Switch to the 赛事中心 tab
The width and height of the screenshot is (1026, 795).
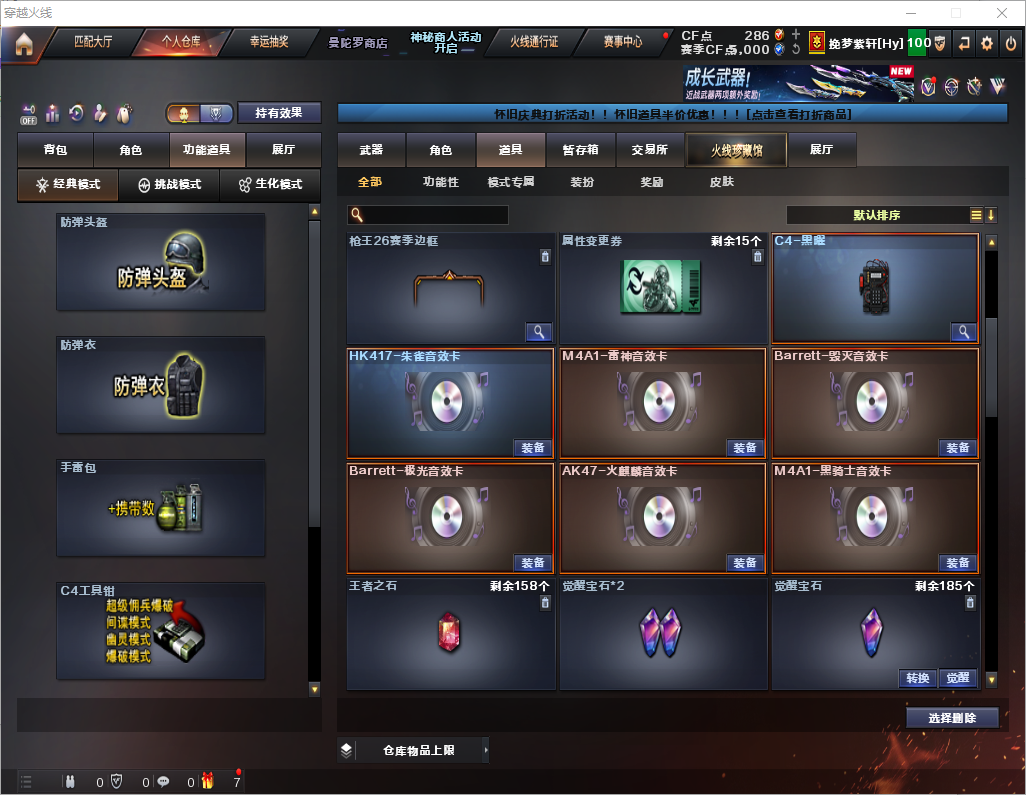[622, 43]
